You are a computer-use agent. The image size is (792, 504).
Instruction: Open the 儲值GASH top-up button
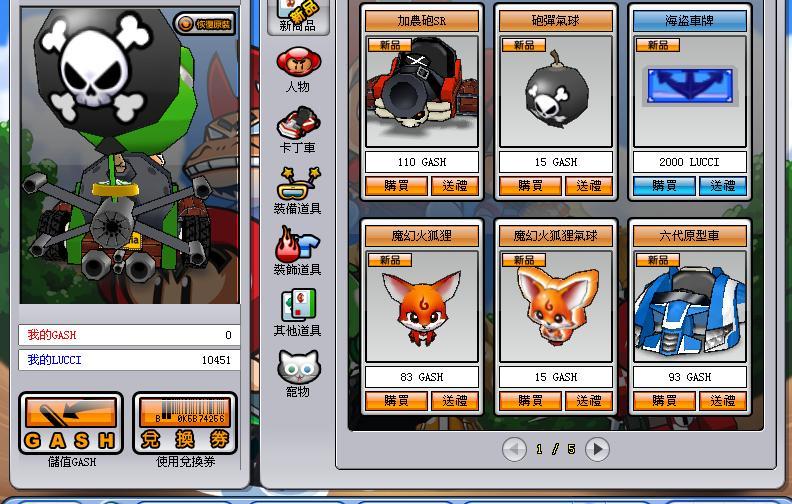click(x=71, y=424)
